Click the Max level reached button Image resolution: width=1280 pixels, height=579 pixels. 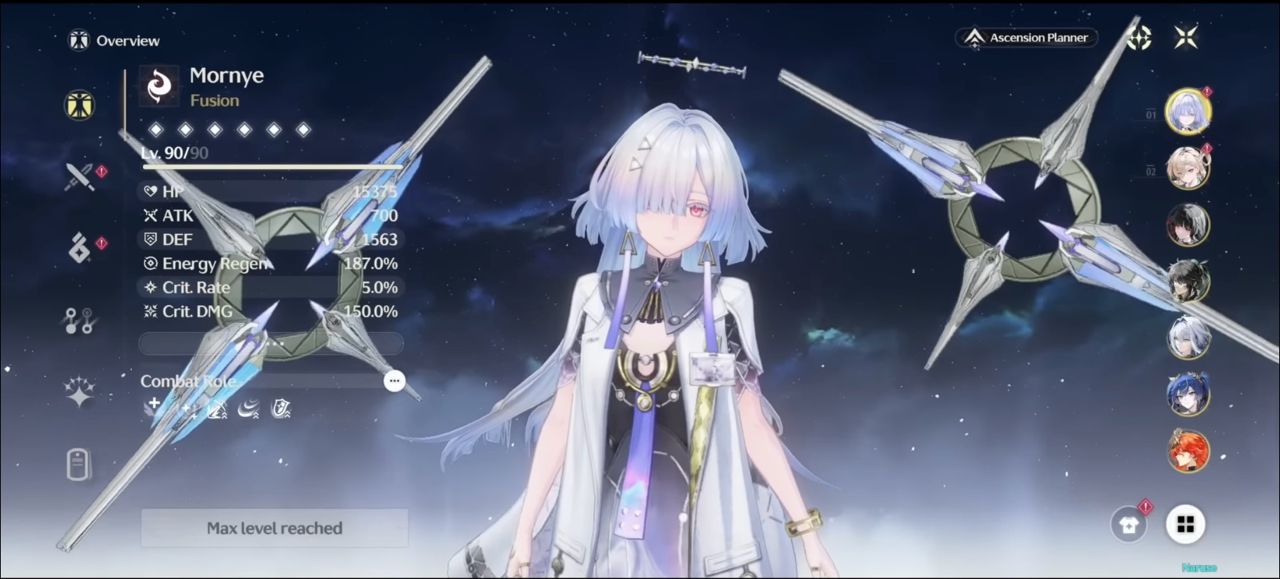[274, 528]
